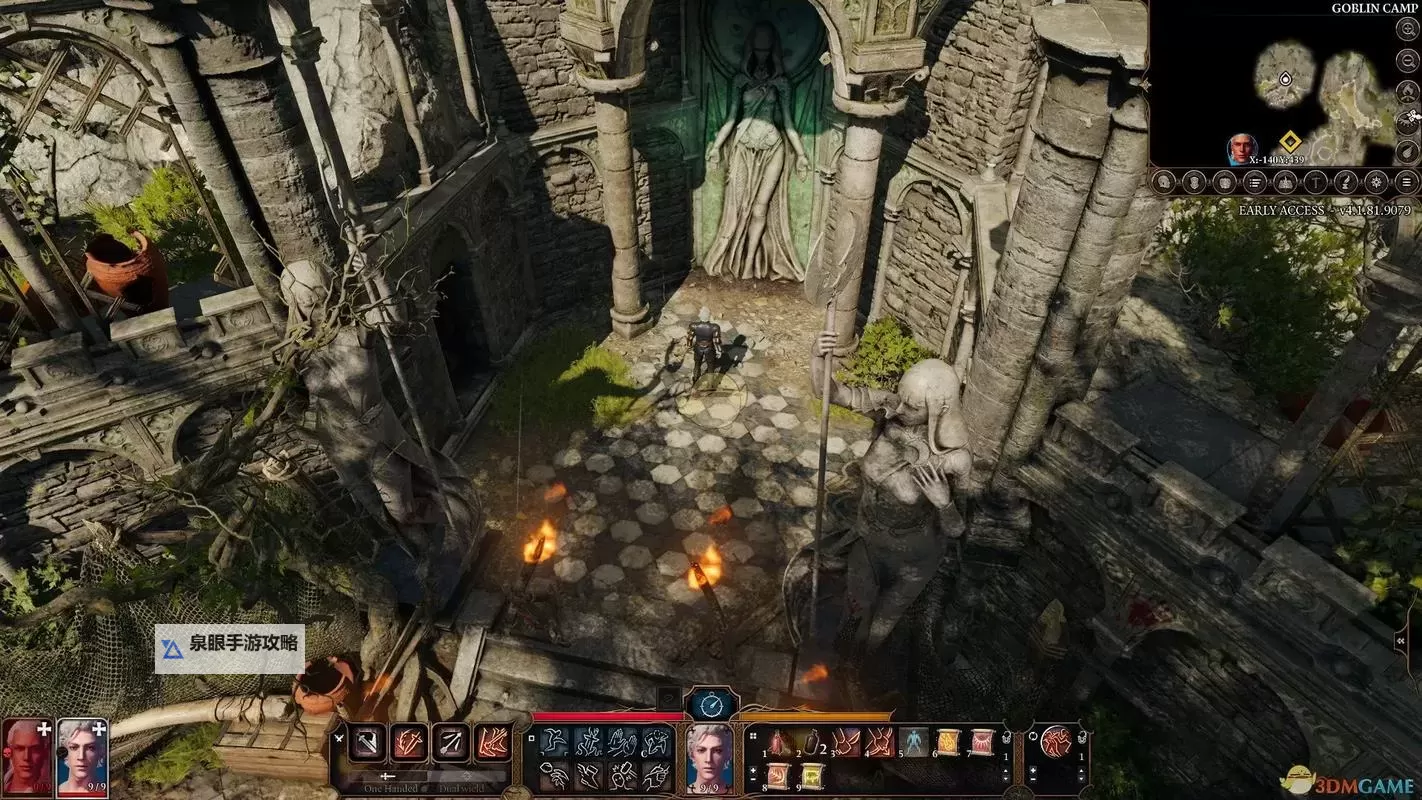Click the stopwatch turn-based mode button

click(x=711, y=705)
